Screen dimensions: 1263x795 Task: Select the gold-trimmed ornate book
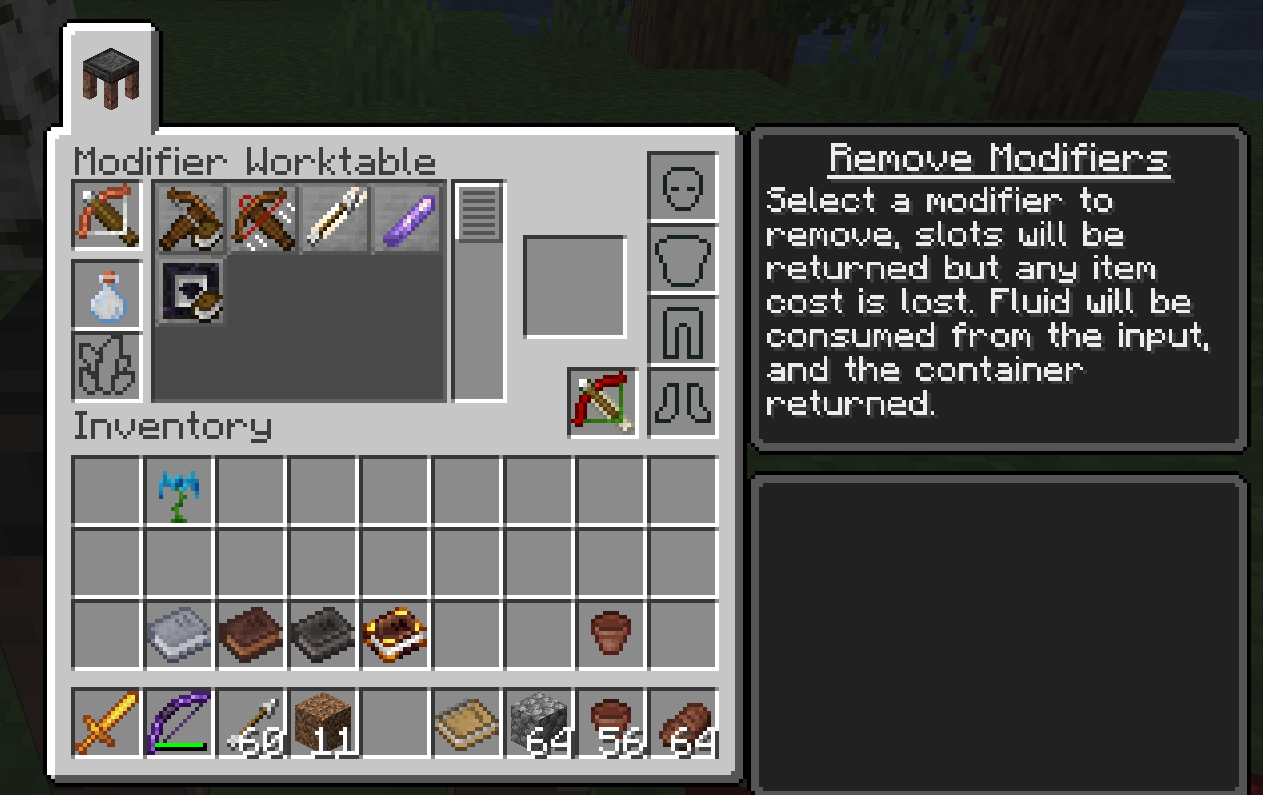pyautogui.click(x=396, y=635)
